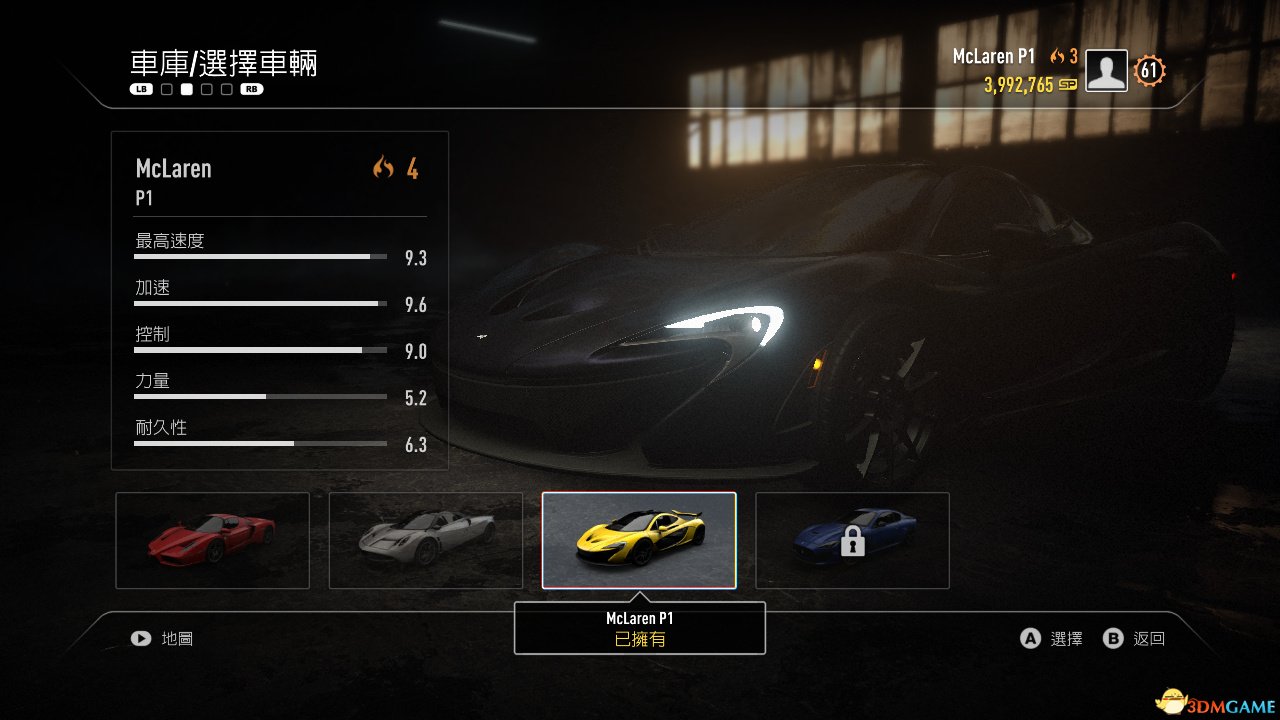Image resolution: width=1280 pixels, height=720 pixels.
Task: Select the locked blue car thumbnail
Action: [x=852, y=540]
